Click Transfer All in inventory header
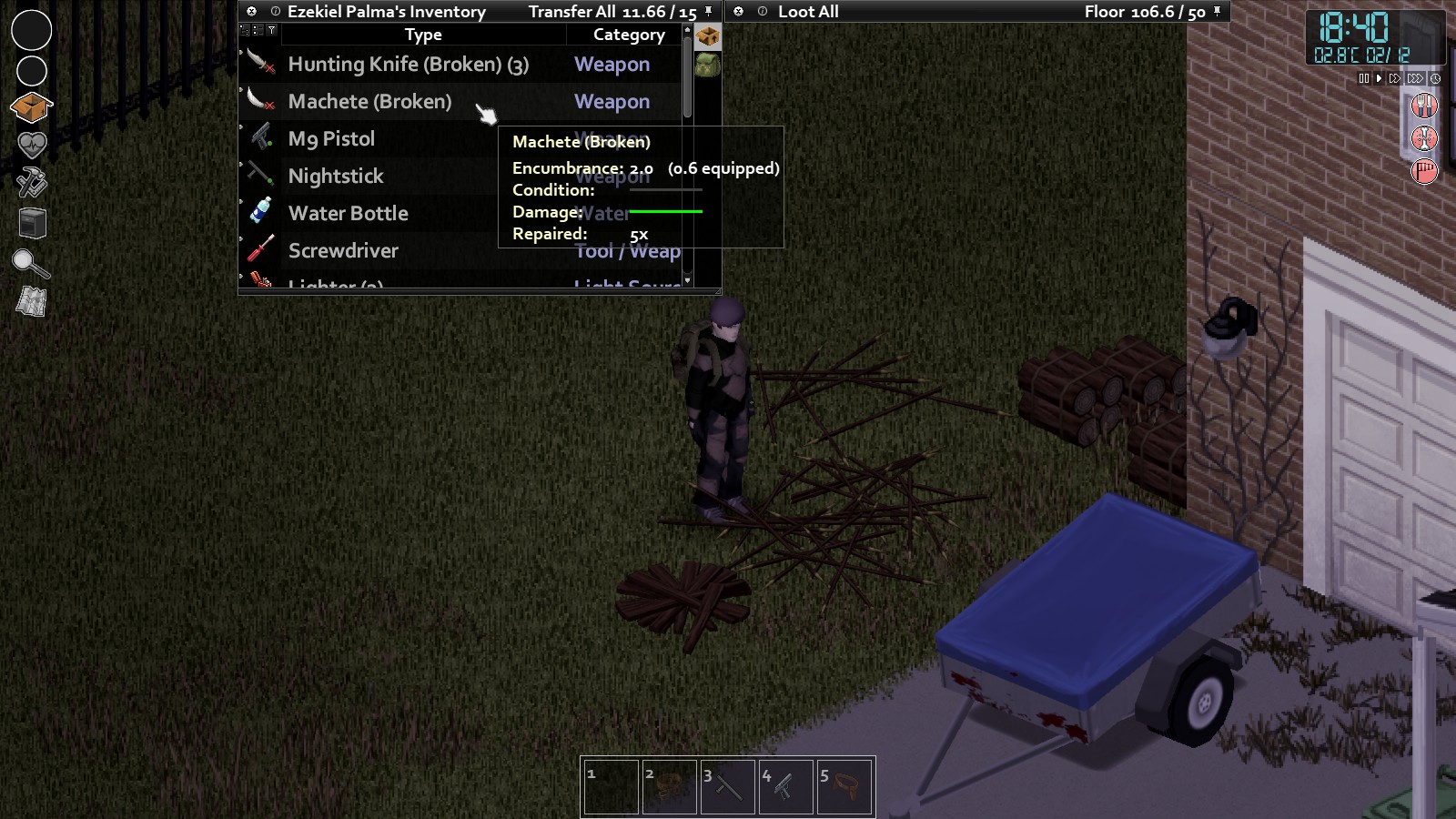1456x819 pixels. click(573, 13)
